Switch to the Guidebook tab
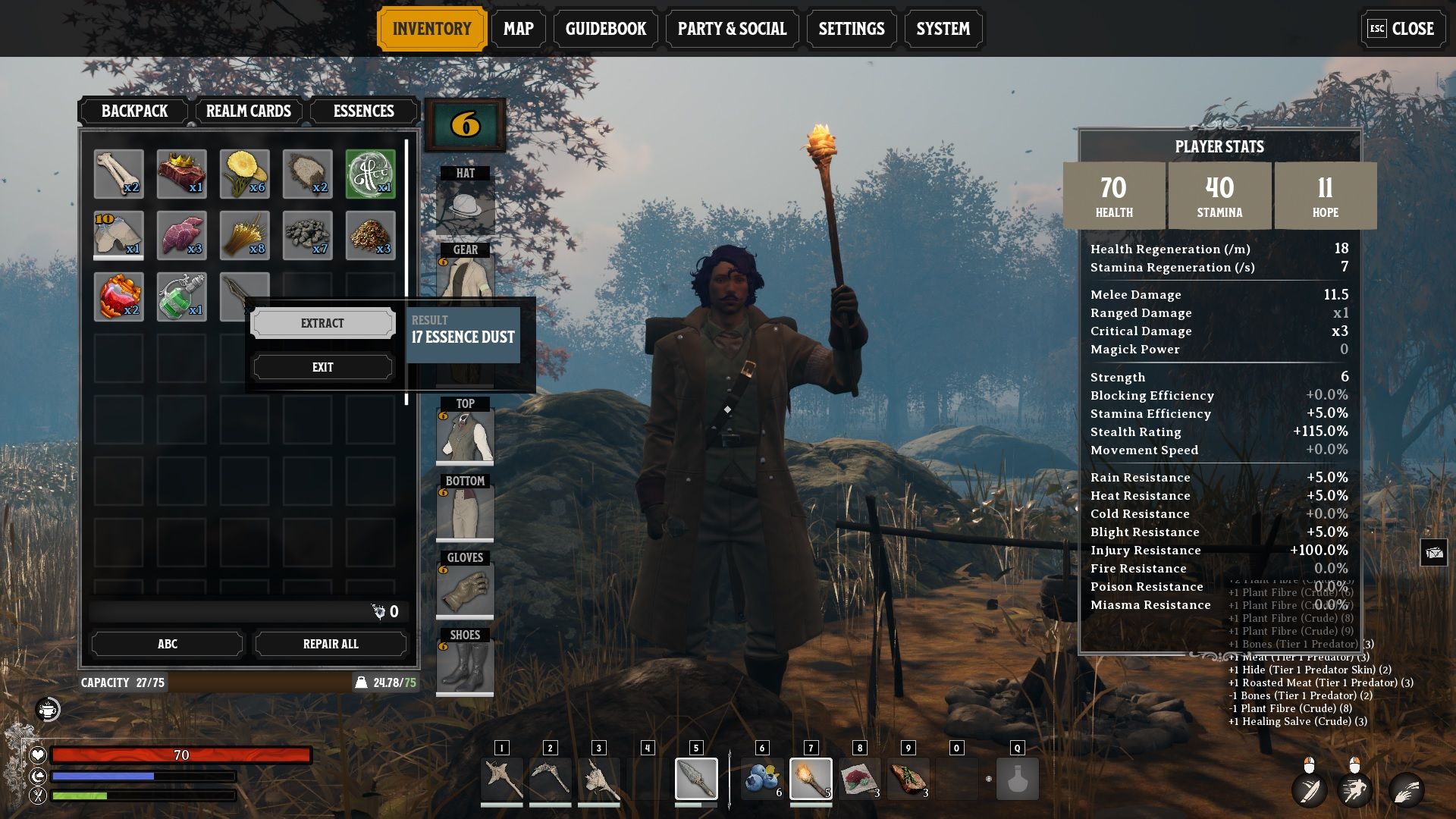1456x819 pixels. (x=605, y=29)
